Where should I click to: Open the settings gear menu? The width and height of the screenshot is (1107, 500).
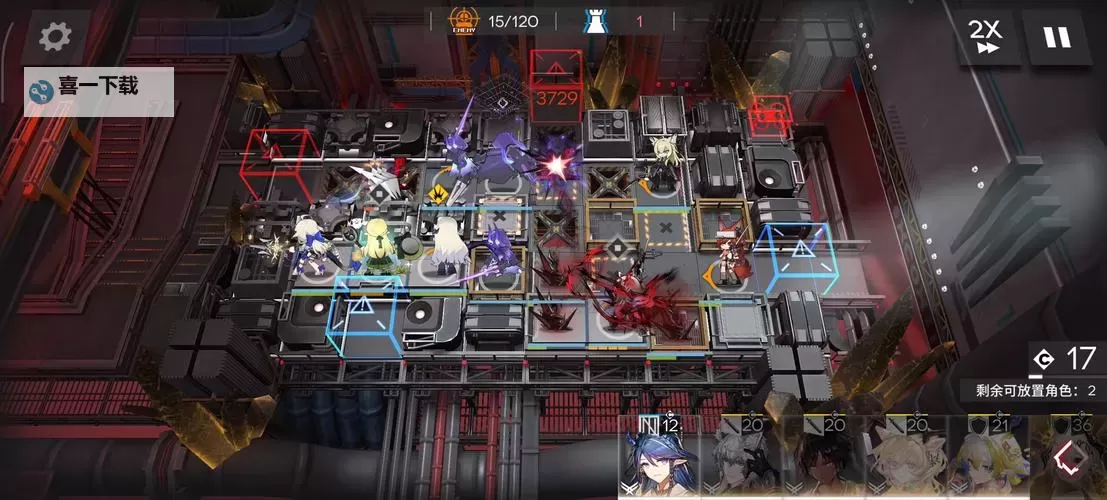[55, 37]
